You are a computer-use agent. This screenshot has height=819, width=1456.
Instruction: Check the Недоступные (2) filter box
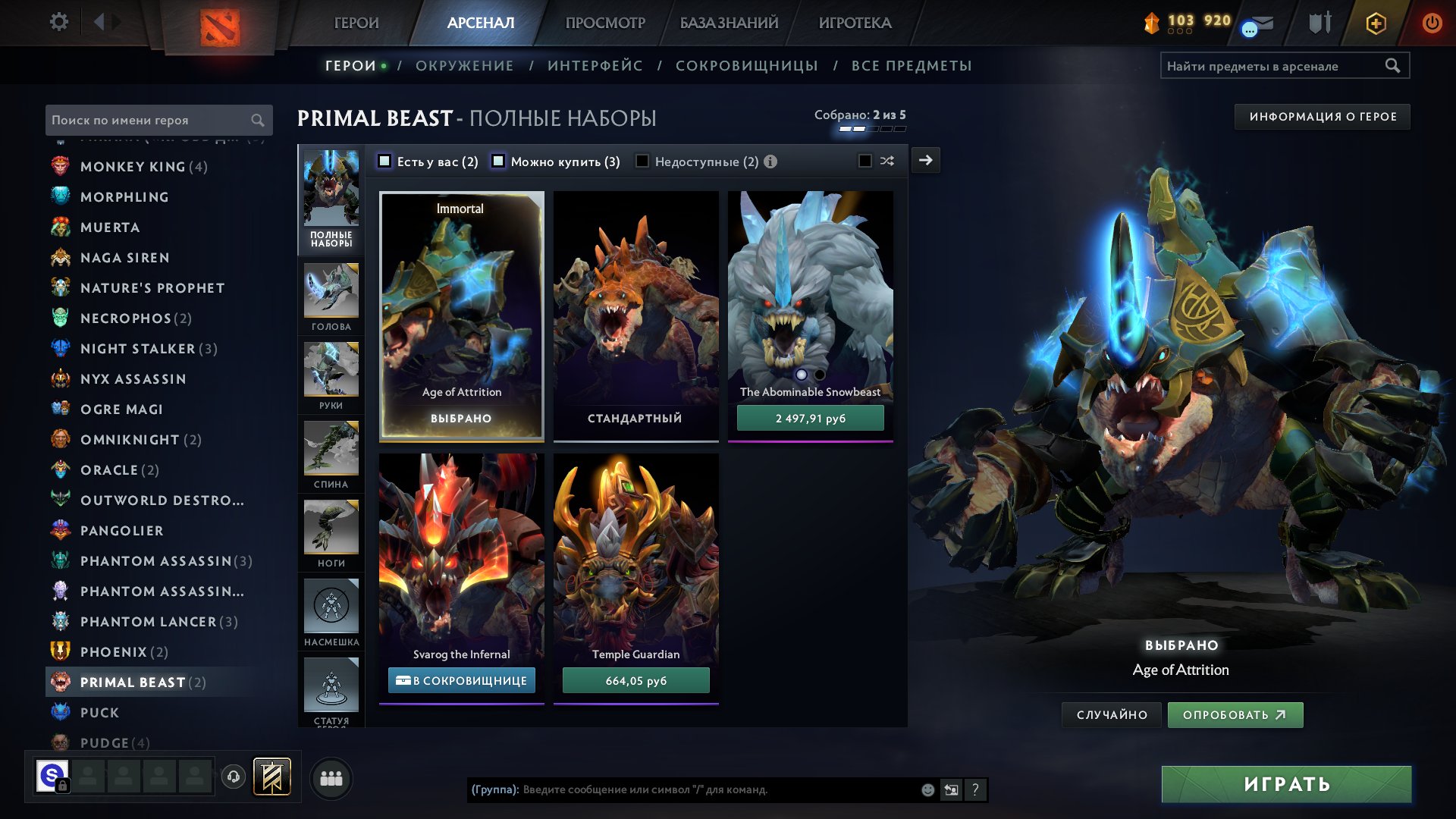tap(642, 161)
